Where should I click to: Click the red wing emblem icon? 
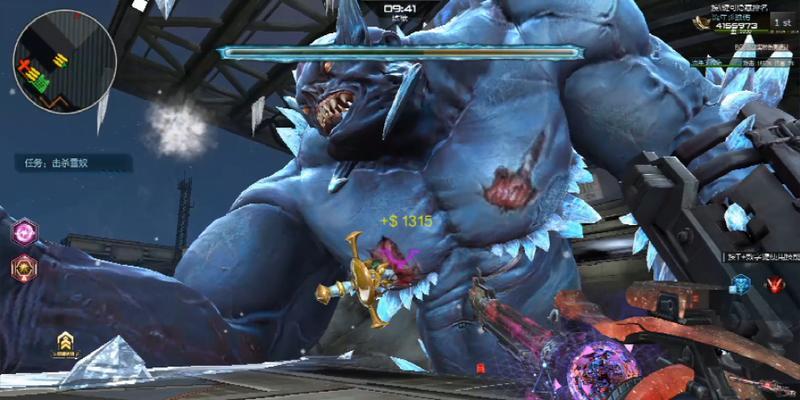pos(774,285)
